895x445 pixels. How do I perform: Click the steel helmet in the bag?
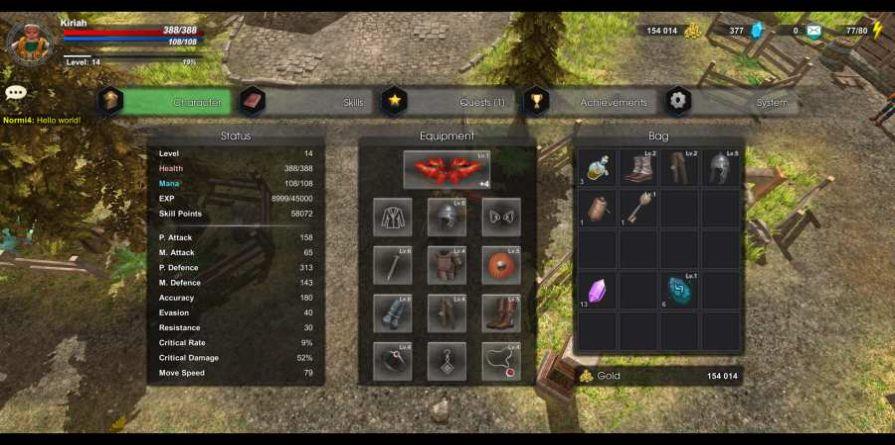coord(721,168)
